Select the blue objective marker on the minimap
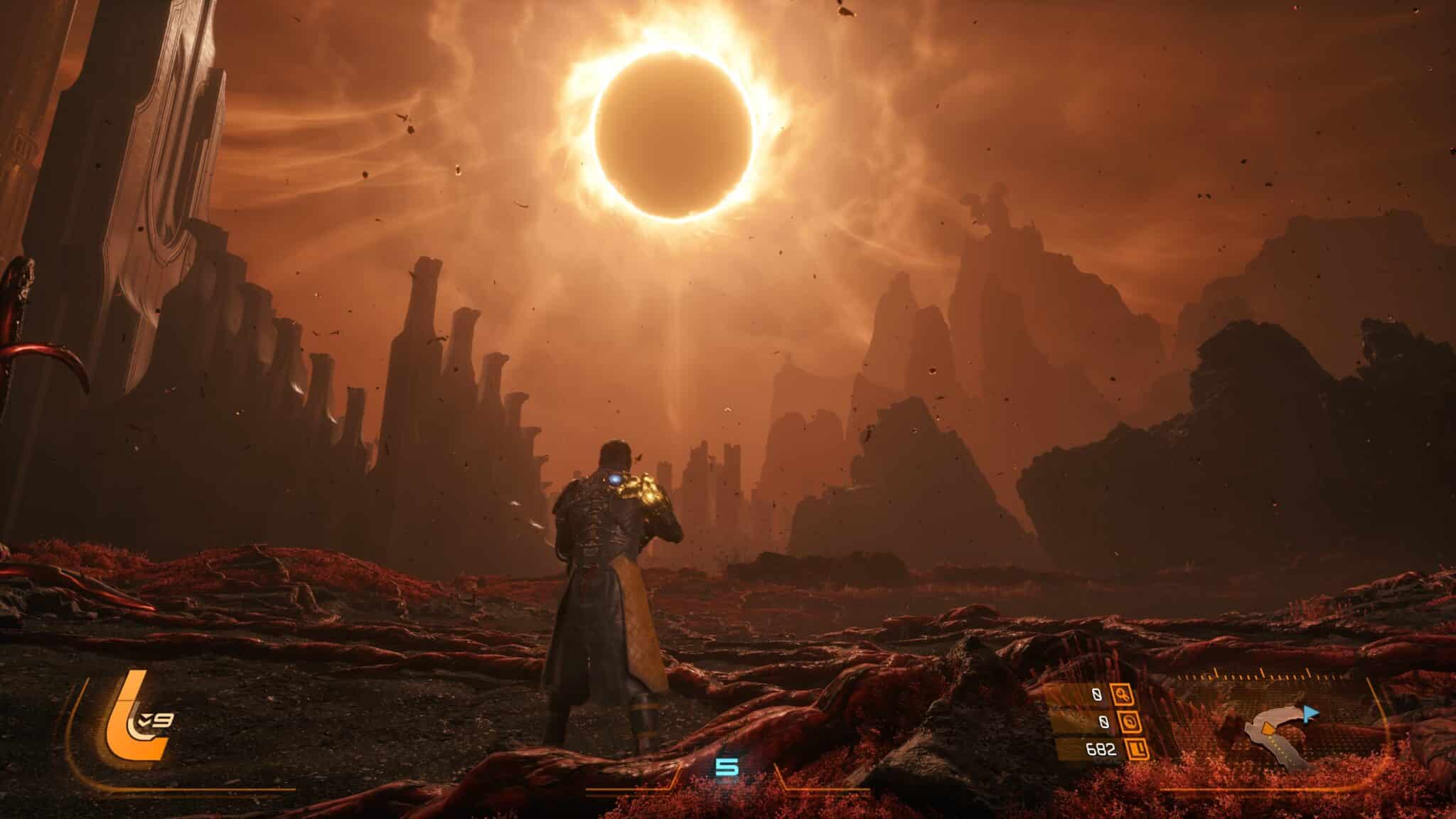Viewport: 1456px width, 819px height. click(1311, 713)
